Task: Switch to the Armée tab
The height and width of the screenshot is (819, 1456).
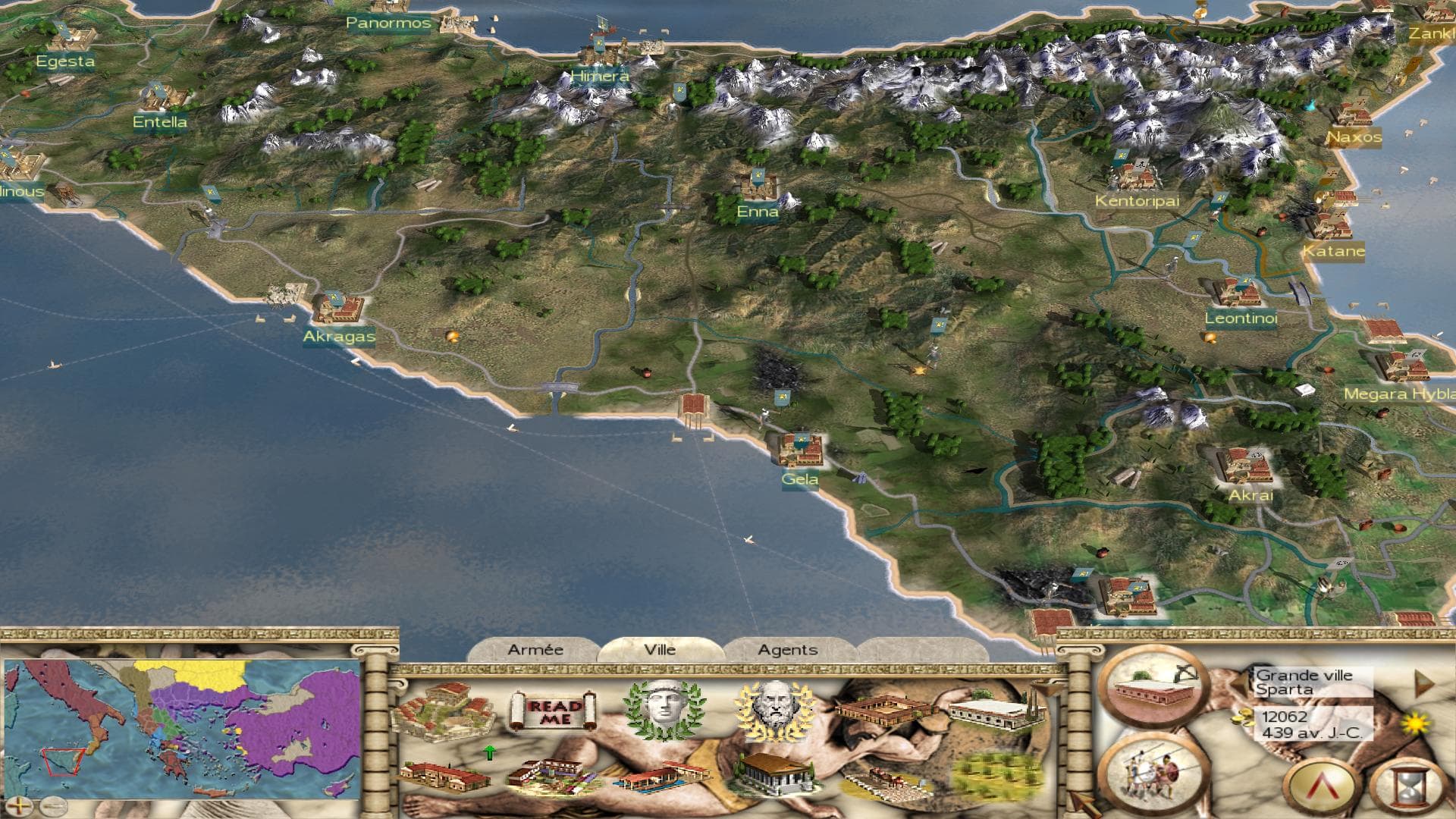Action: pos(535,650)
